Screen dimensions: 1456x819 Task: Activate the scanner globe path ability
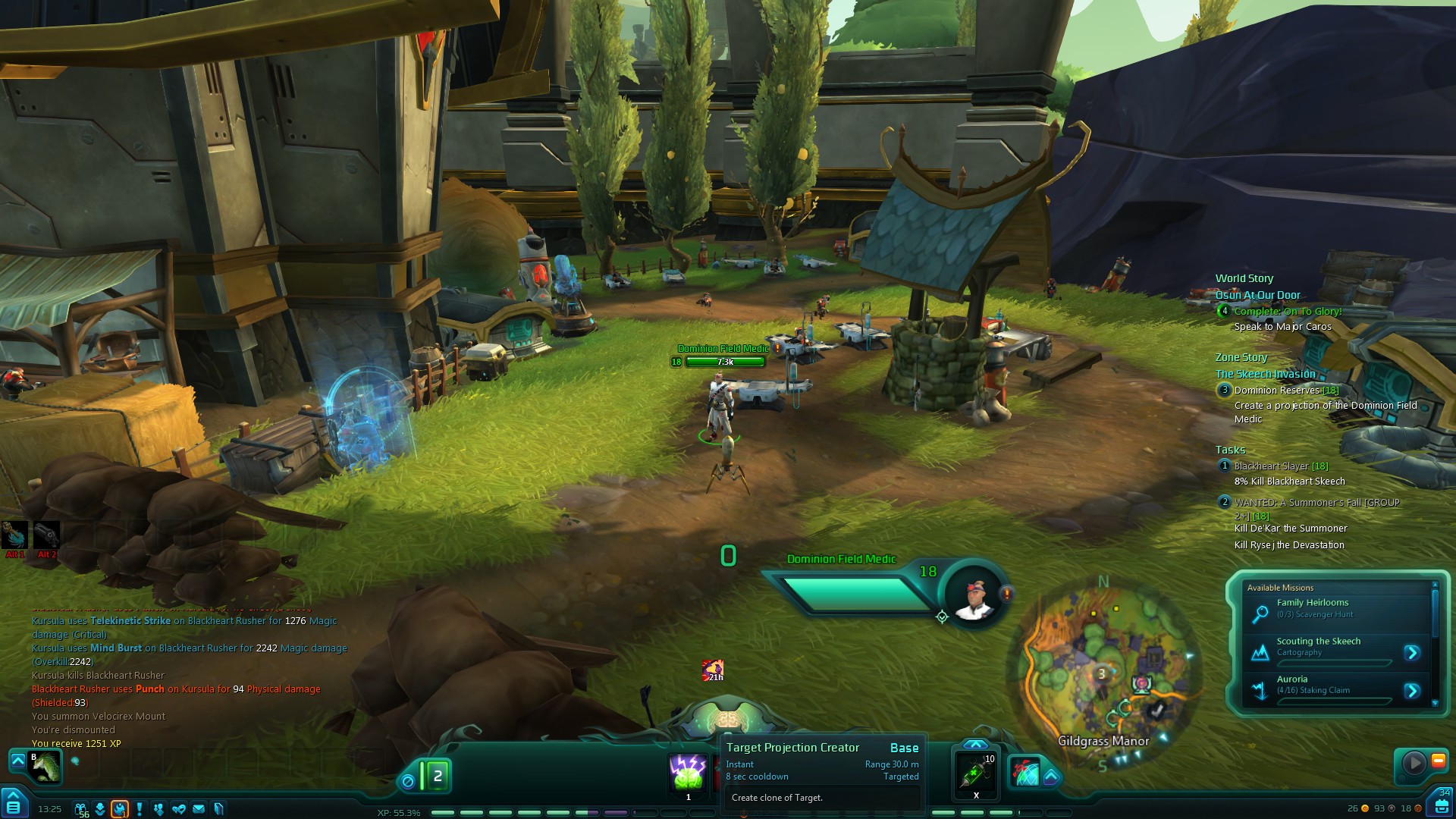point(1025,772)
